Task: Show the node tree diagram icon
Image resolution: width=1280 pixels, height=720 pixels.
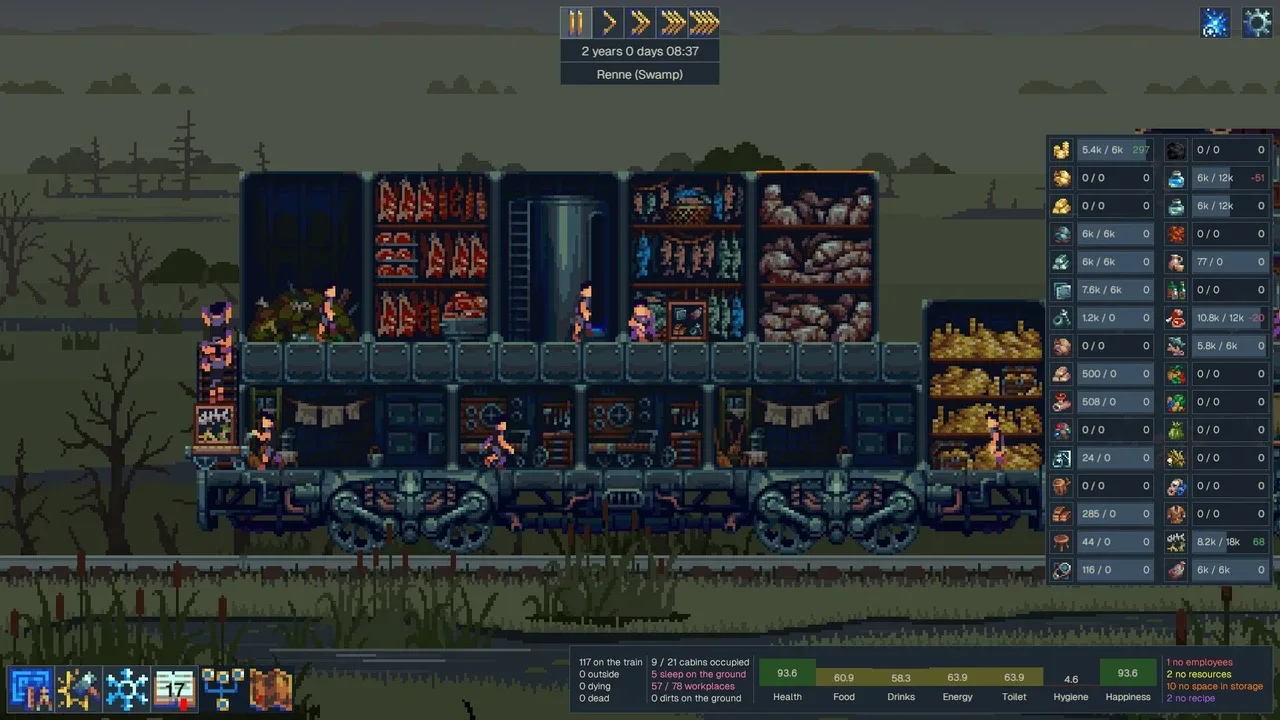Action: pyautogui.click(x=223, y=689)
